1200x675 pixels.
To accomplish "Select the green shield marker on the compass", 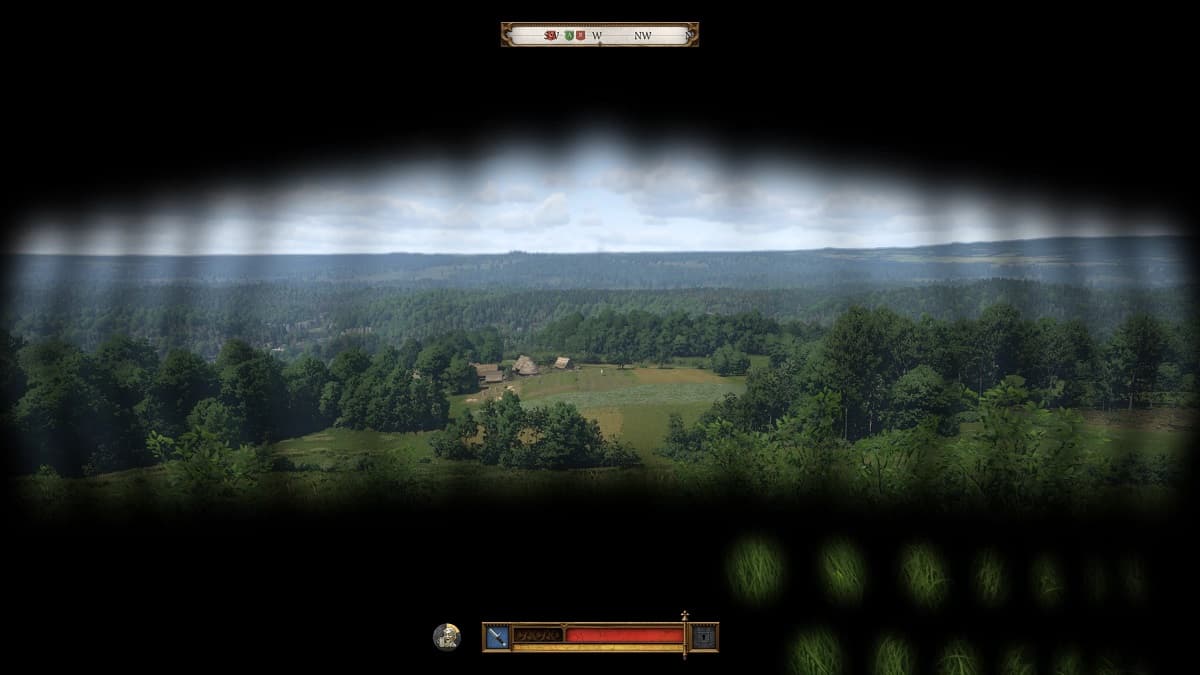I will [x=569, y=35].
